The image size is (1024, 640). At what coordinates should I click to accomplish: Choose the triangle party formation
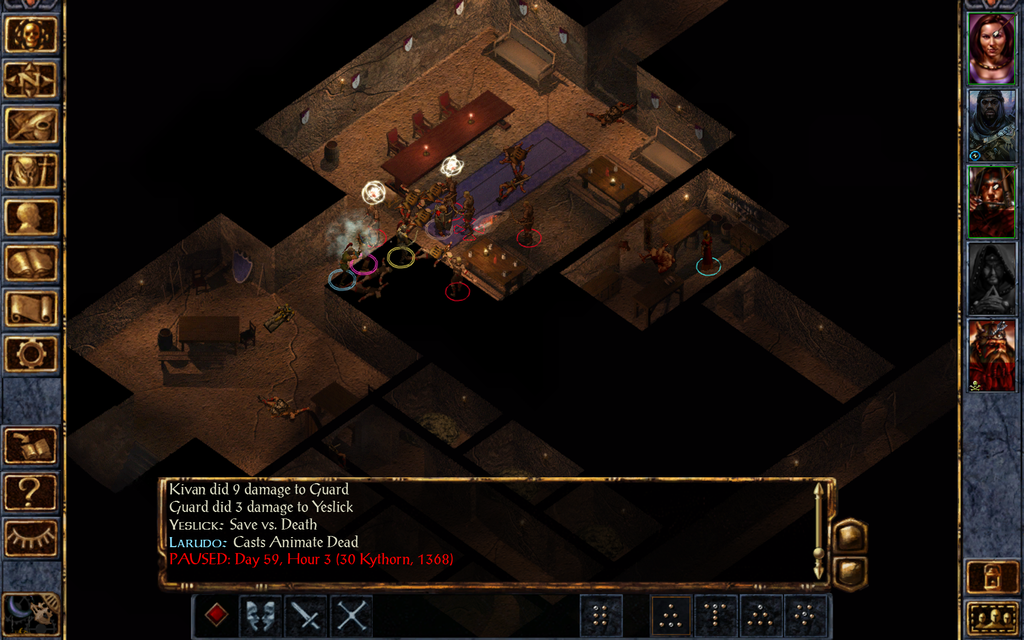click(672, 615)
